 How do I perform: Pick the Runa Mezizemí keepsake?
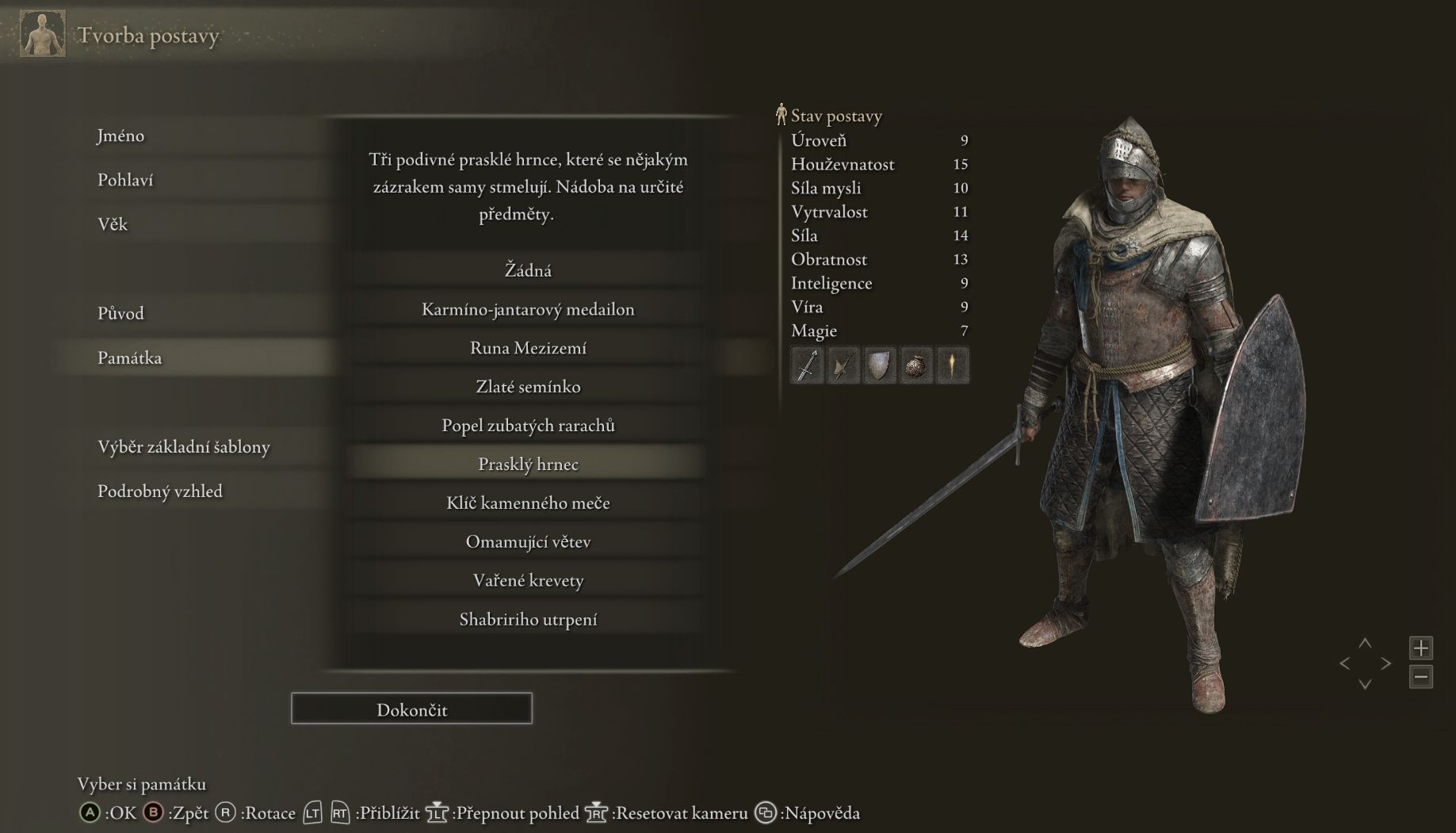point(528,348)
